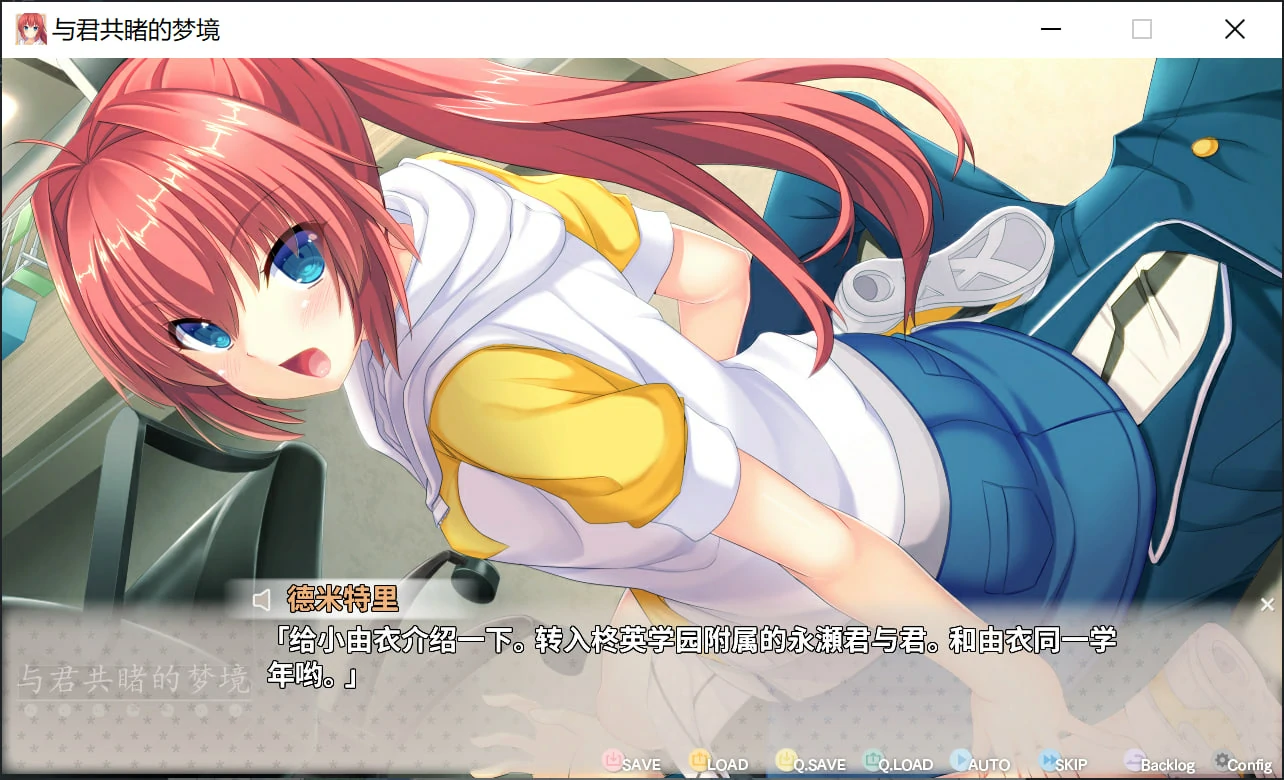Replay the voice line speaker icon
The height and width of the screenshot is (780, 1284).
(x=262, y=599)
